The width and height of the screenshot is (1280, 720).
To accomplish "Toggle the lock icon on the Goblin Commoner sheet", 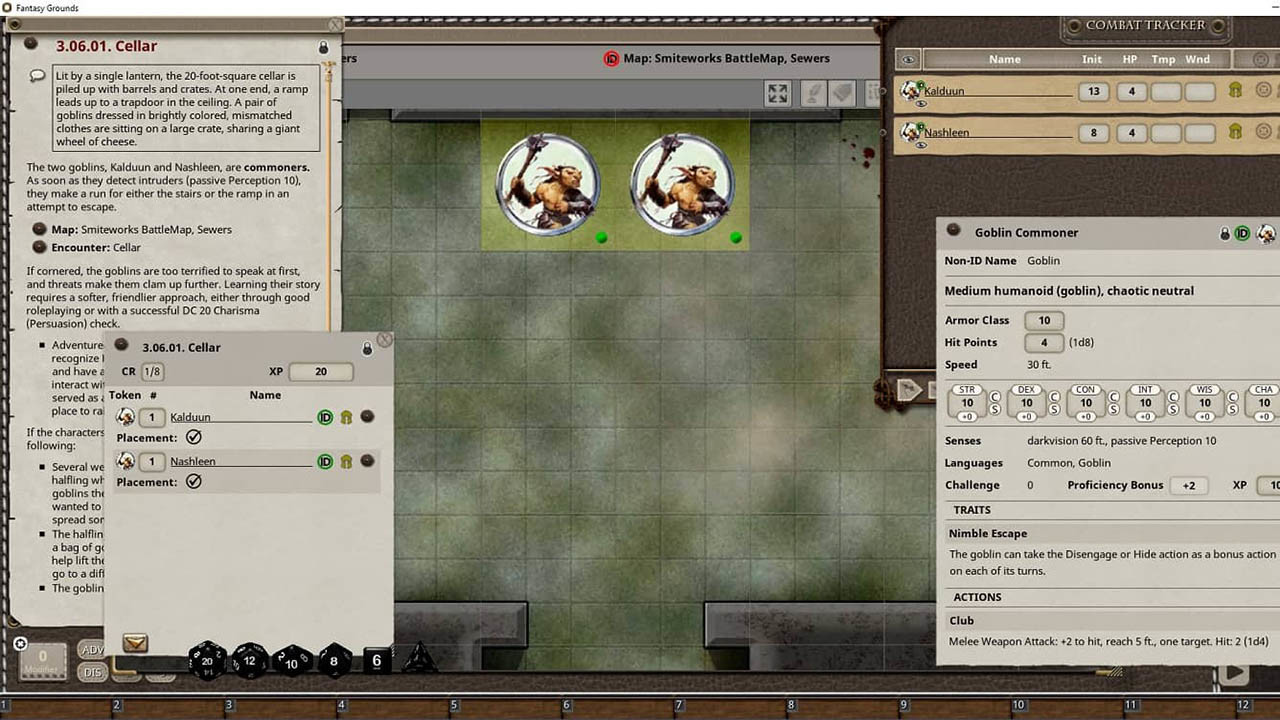I will [x=1224, y=232].
